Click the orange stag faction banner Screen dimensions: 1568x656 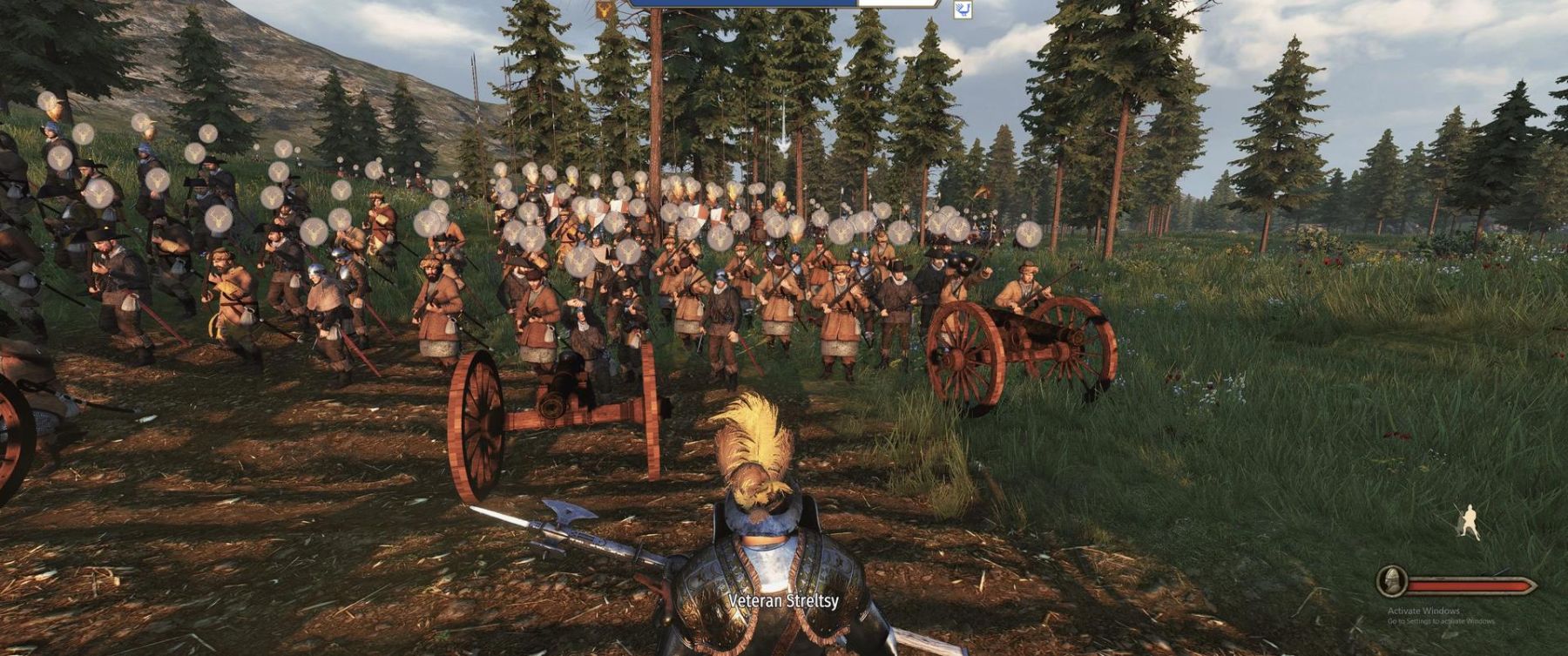click(604, 10)
